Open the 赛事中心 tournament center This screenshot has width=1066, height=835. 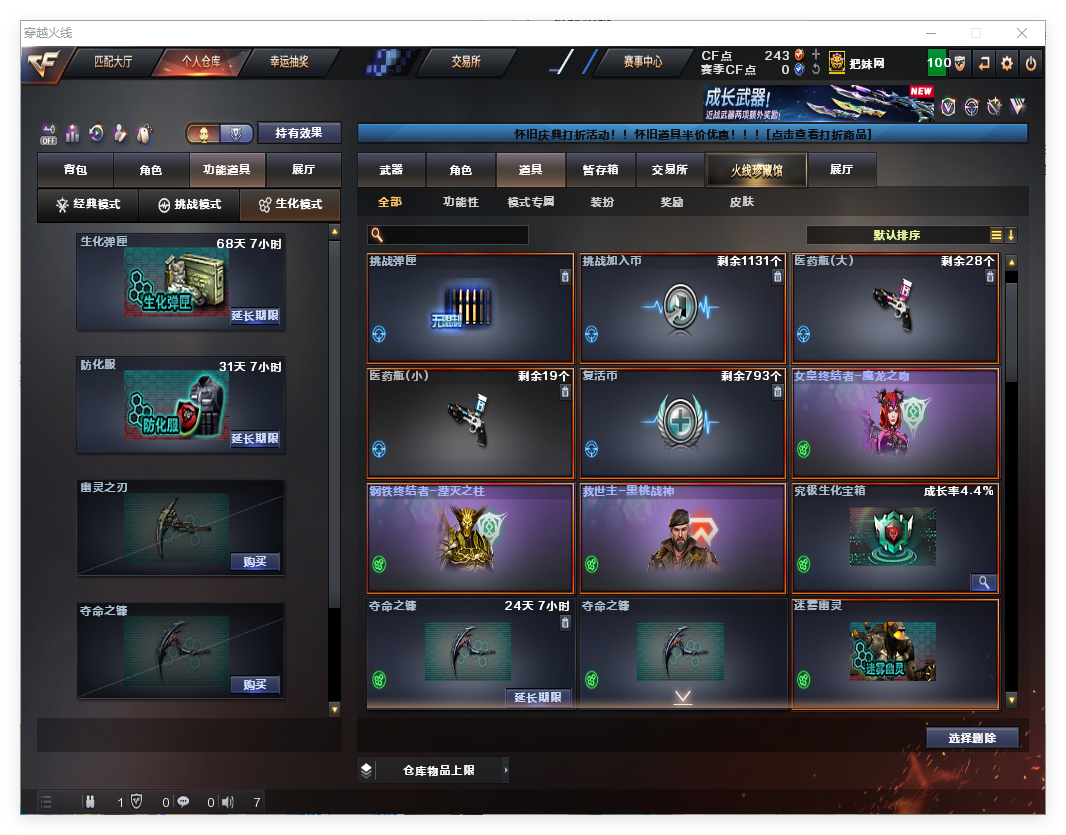point(642,62)
